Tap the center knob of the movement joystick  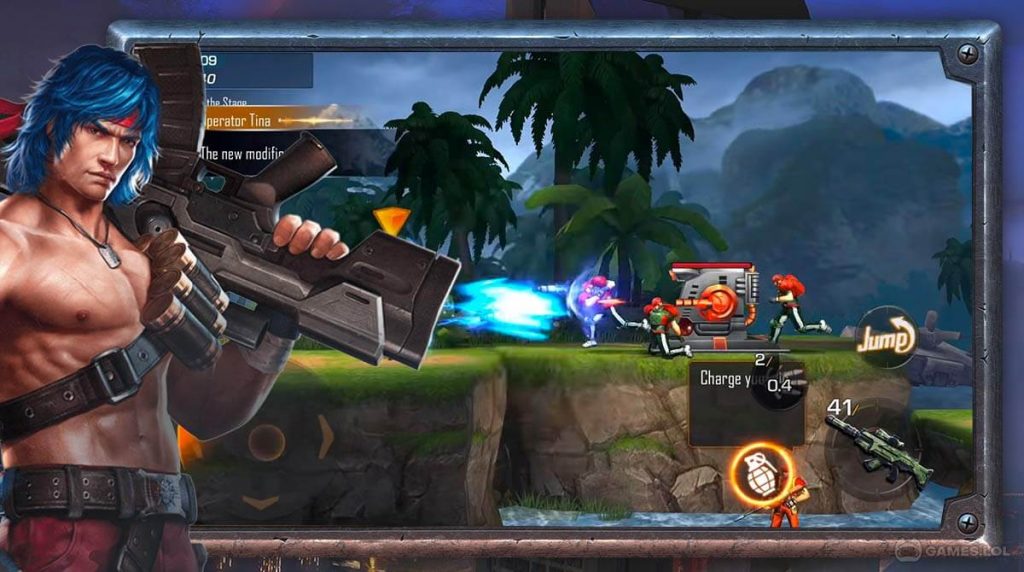265,442
